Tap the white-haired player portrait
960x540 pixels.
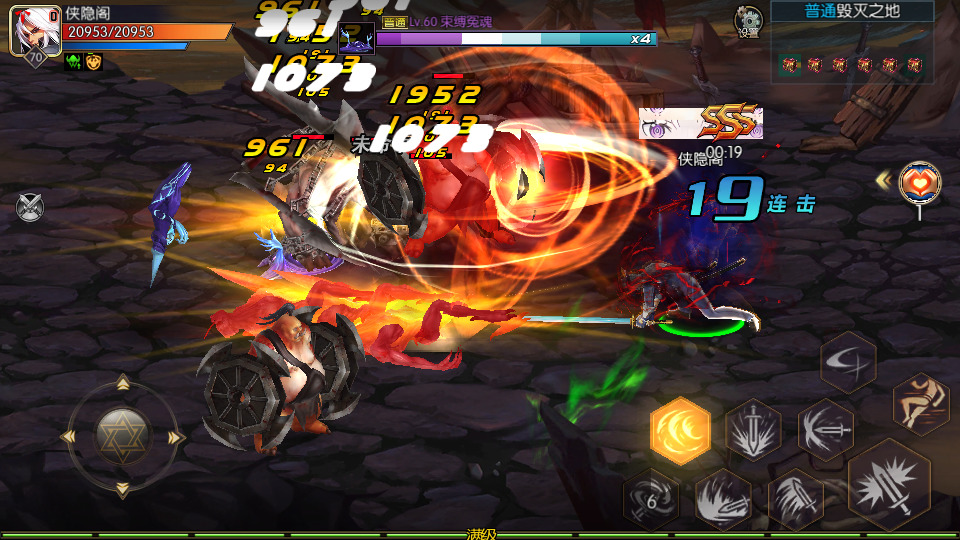click(34, 30)
